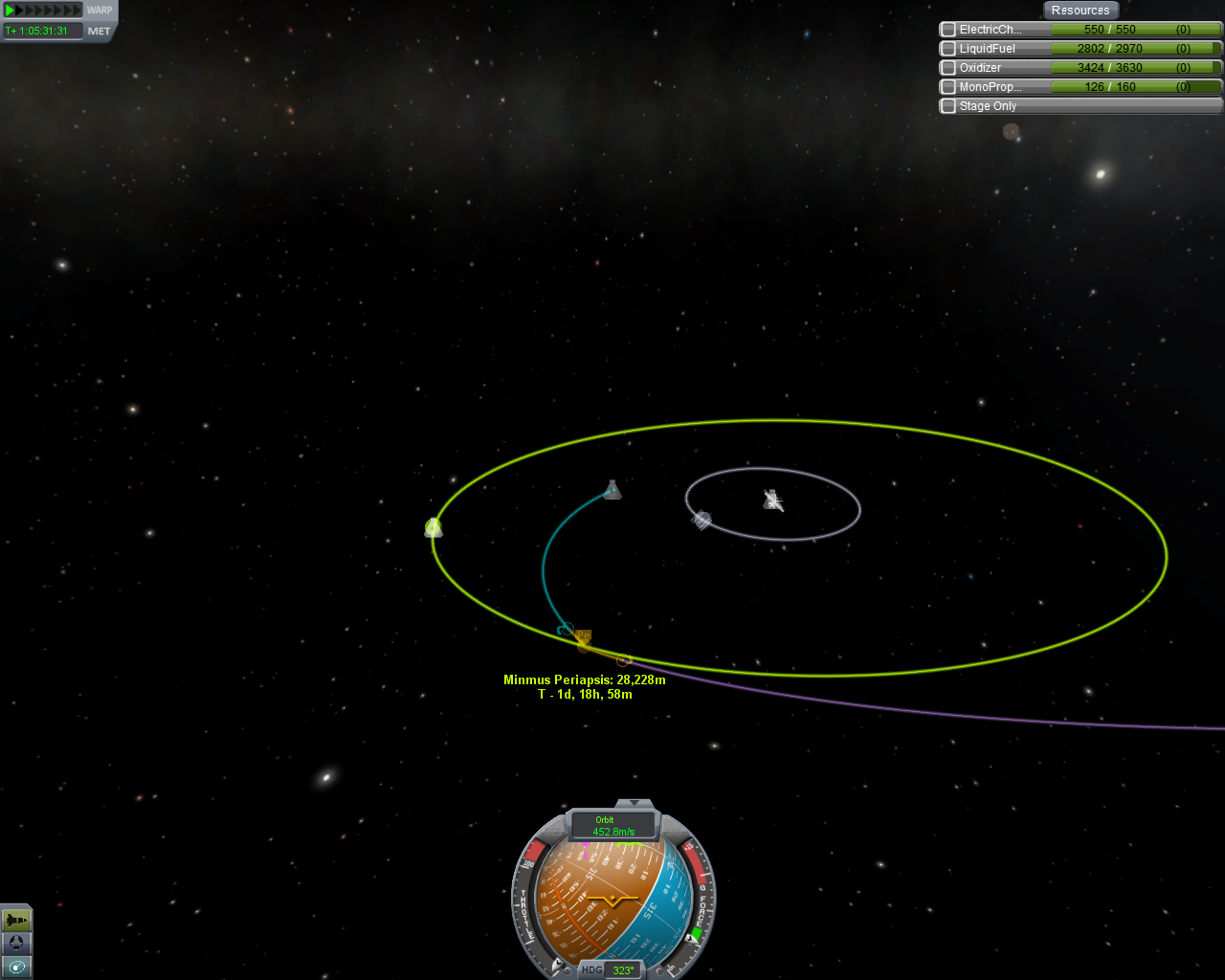The width and height of the screenshot is (1225, 980).
Task: Select the staging mode rocket button
Action: pyautogui.click(x=16, y=920)
